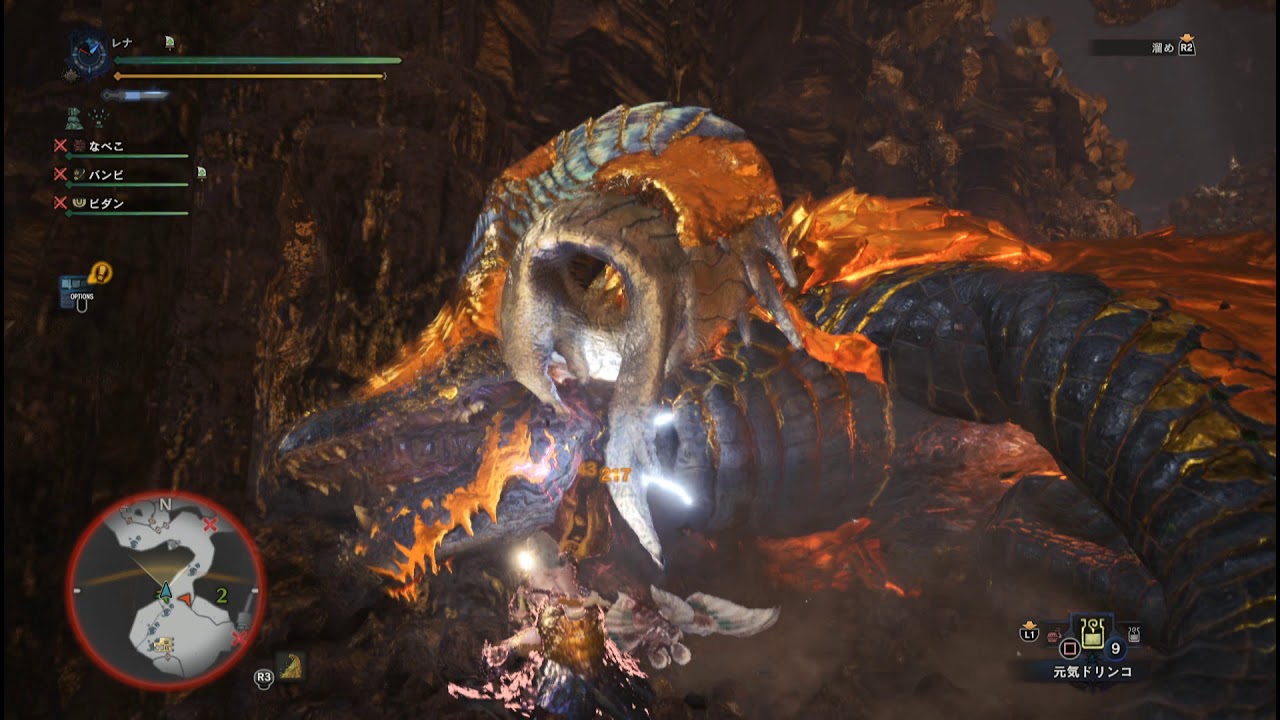Select party member なべこ in the list

coord(107,146)
